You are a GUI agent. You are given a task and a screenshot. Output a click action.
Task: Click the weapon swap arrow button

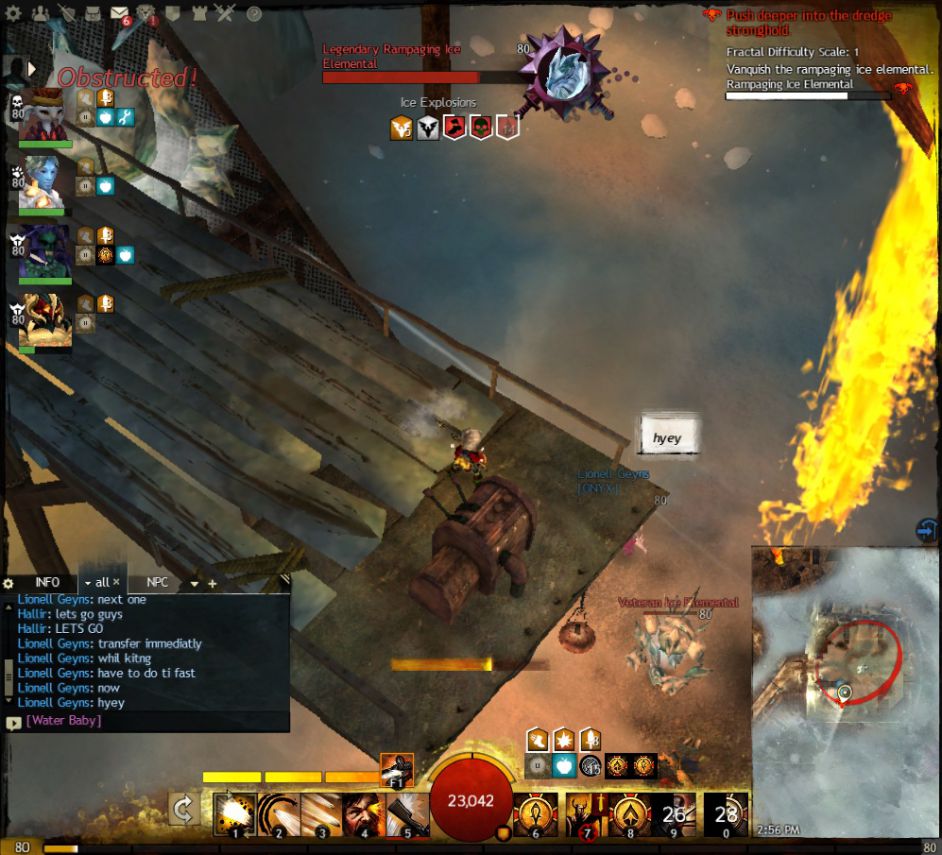(183, 809)
